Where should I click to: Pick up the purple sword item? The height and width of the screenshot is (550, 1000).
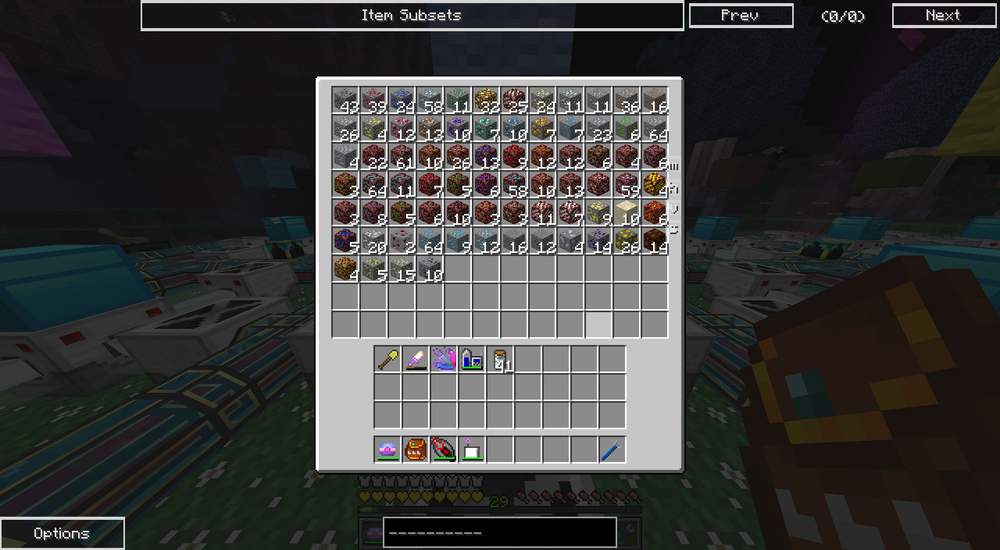click(x=416, y=359)
